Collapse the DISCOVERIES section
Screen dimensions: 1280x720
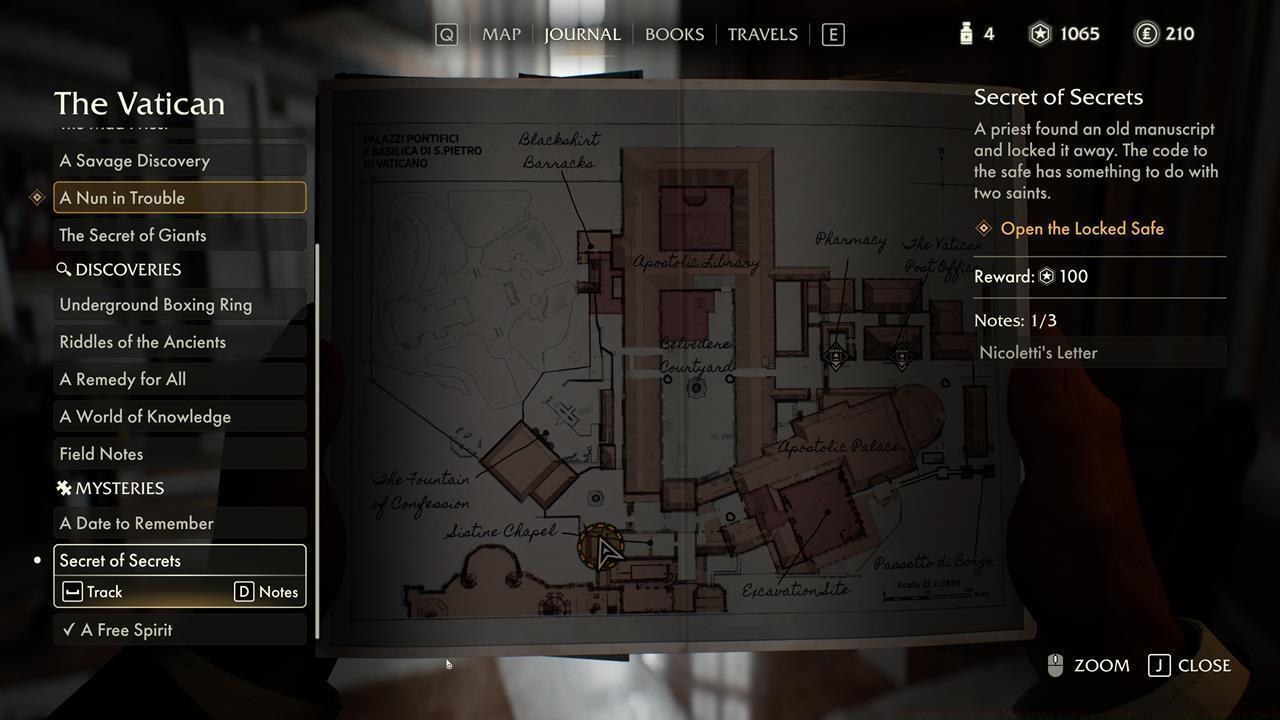(x=121, y=269)
